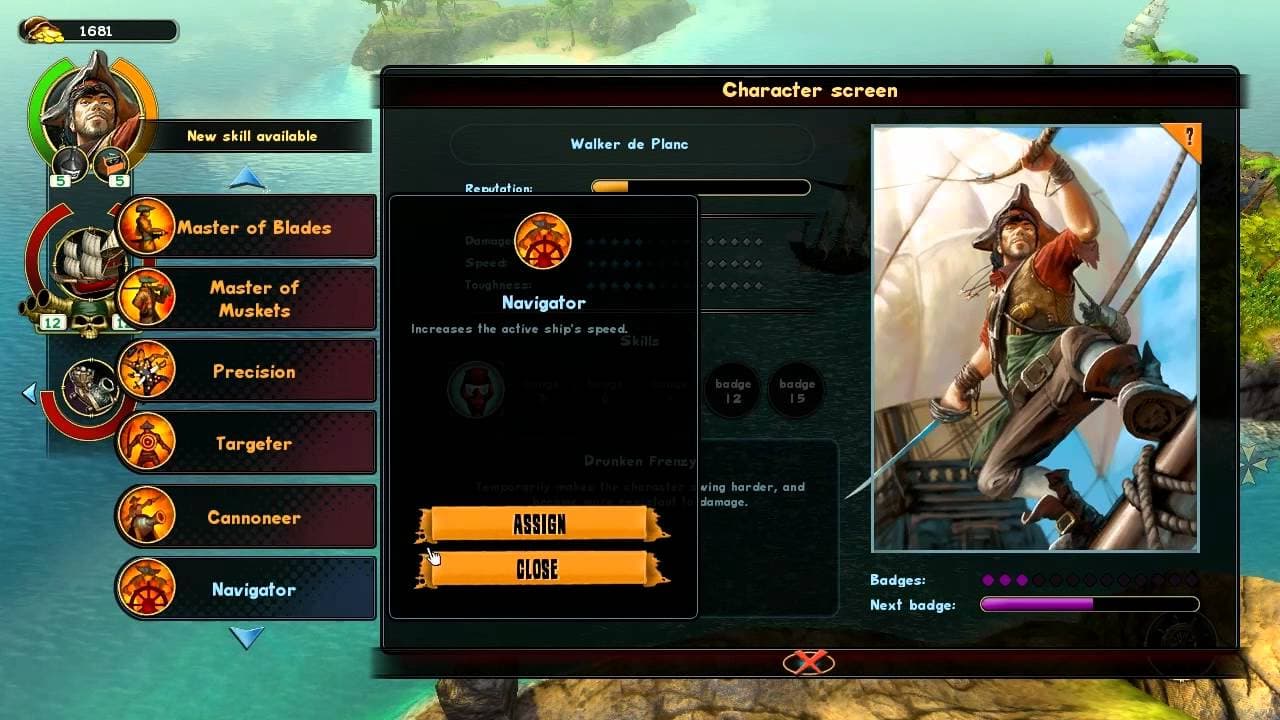Click the captain's portrait in the sidebar
This screenshot has width=1280, height=720.
95,110
